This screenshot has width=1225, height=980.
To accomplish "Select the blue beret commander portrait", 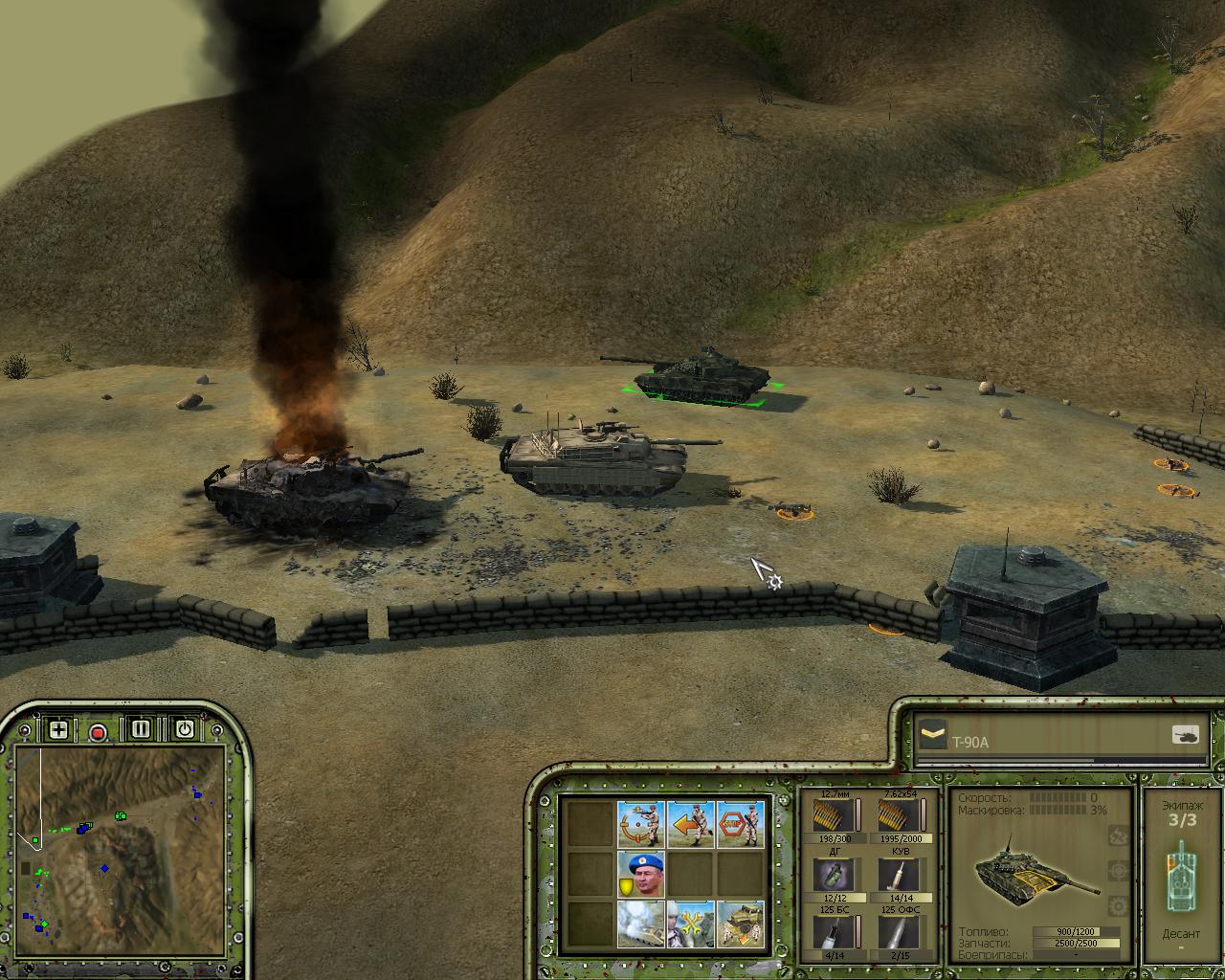I will 641,874.
